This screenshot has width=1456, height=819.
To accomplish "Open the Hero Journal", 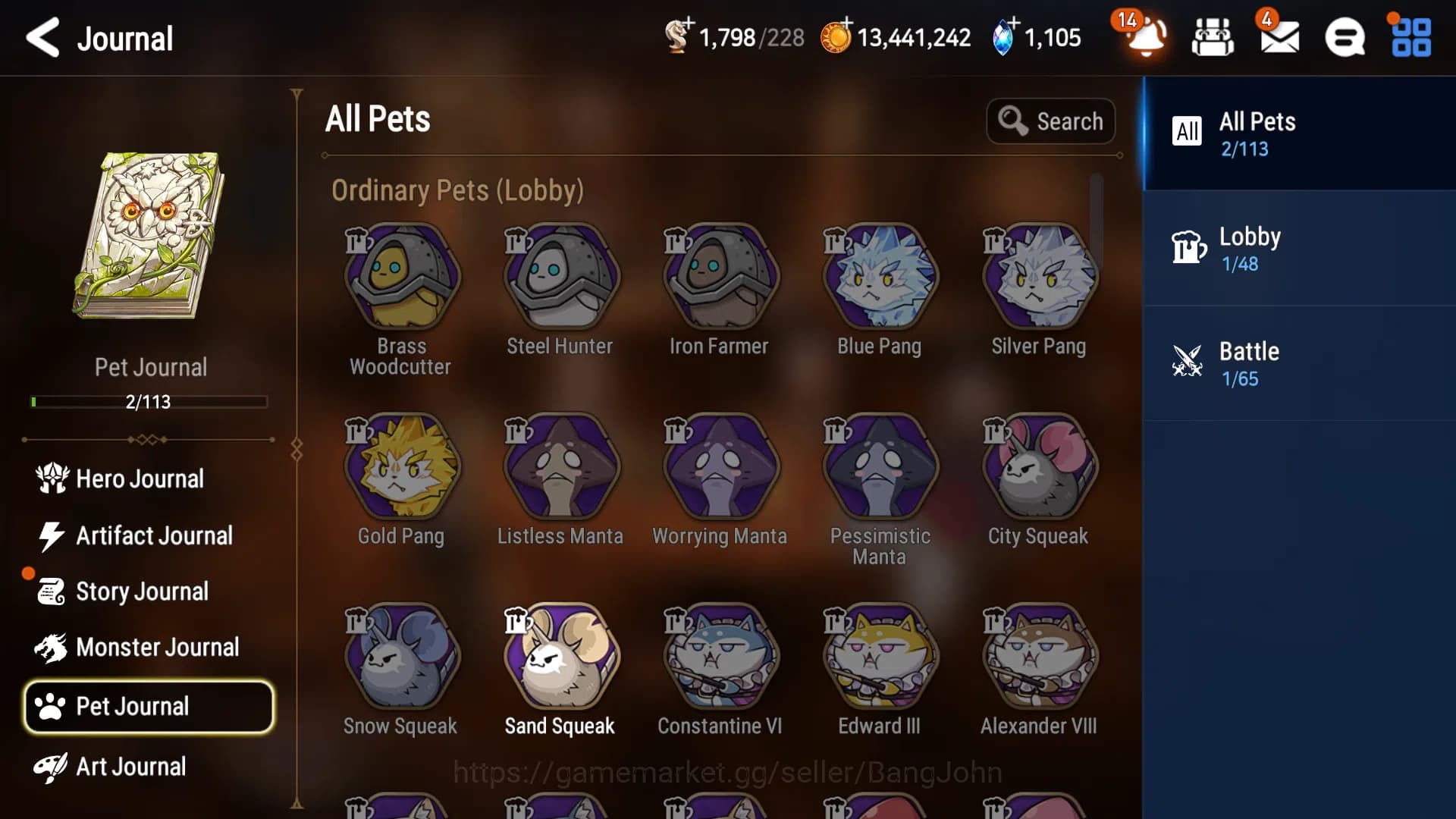I will pos(140,479).
